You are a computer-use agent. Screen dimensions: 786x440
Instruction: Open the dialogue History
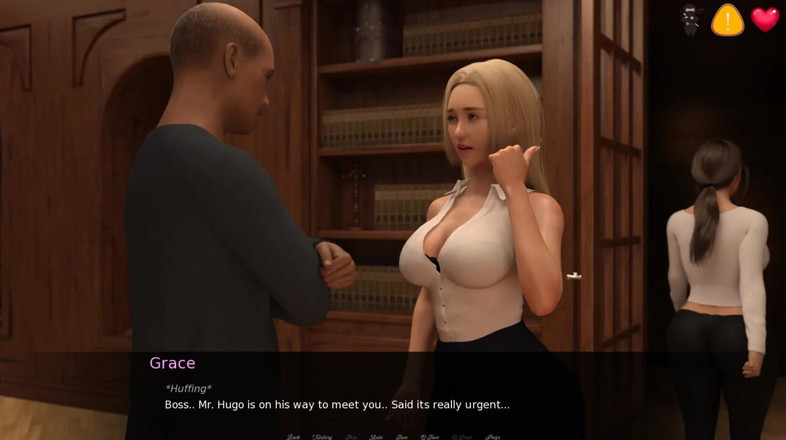point(322,436)
